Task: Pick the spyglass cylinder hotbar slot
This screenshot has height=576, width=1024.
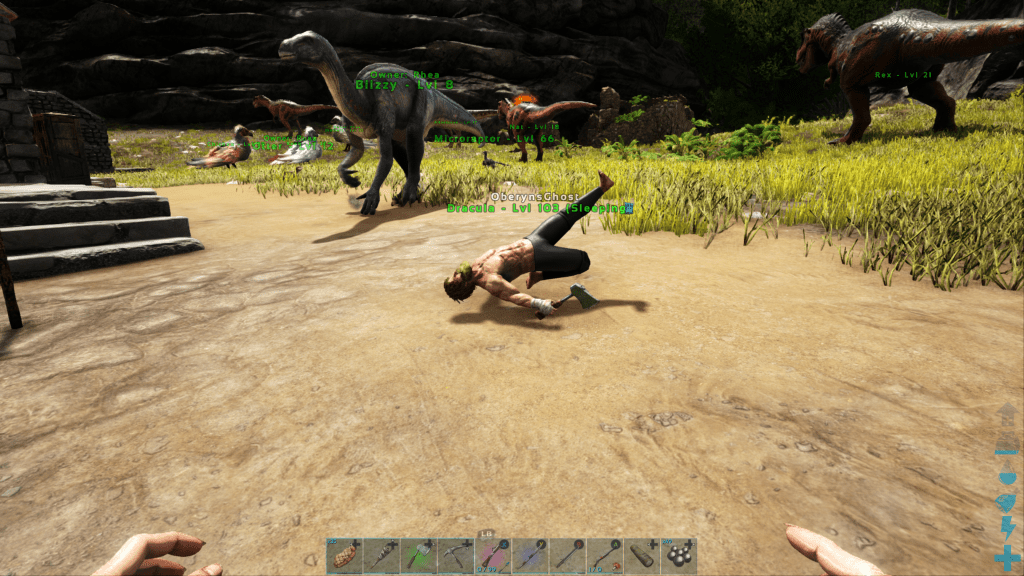Action: [x=642, y=556]
